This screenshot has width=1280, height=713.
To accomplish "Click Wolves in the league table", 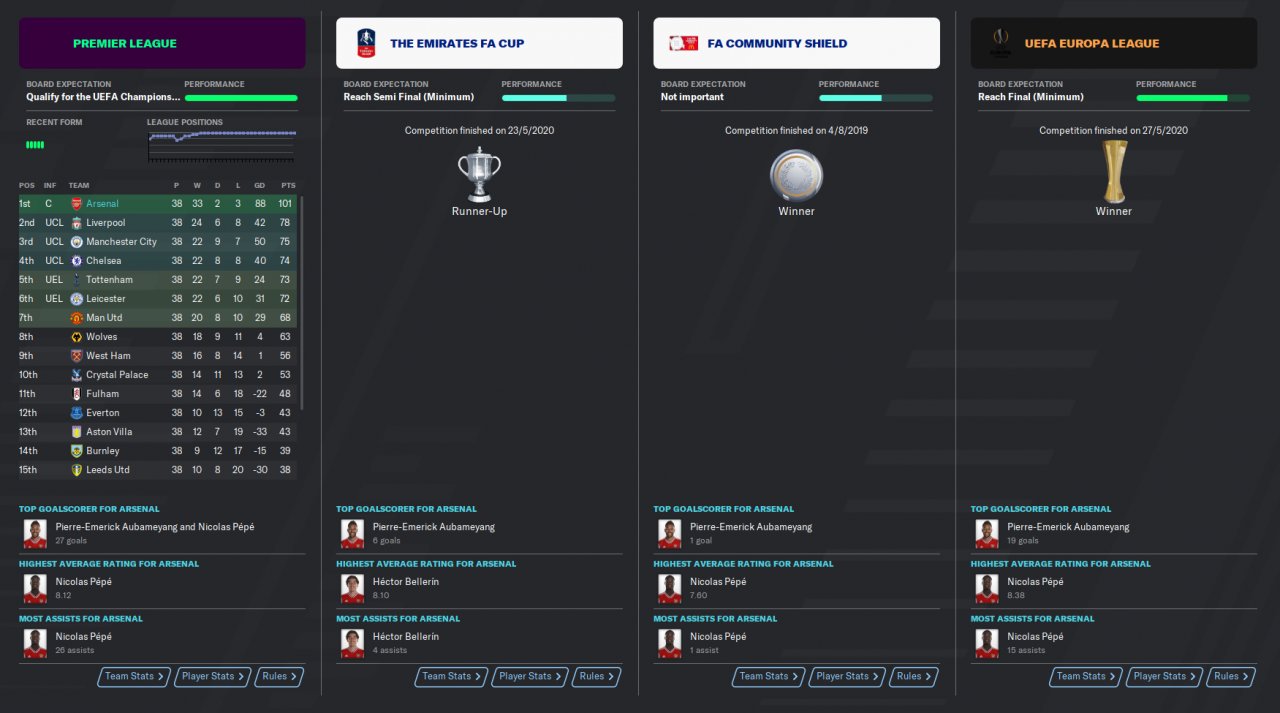I will (102, 337).
